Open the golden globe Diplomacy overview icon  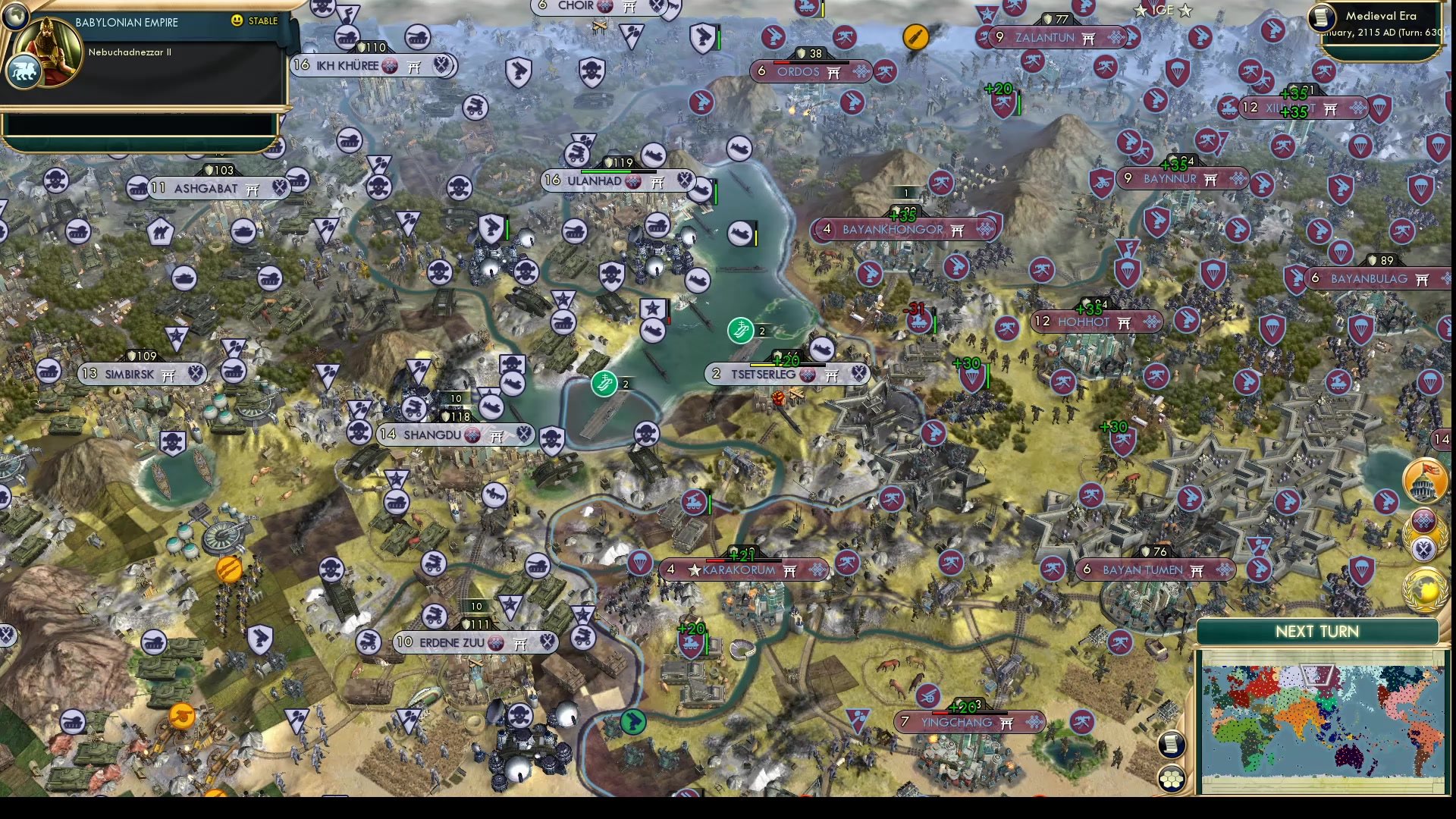tap(1424, 588)
